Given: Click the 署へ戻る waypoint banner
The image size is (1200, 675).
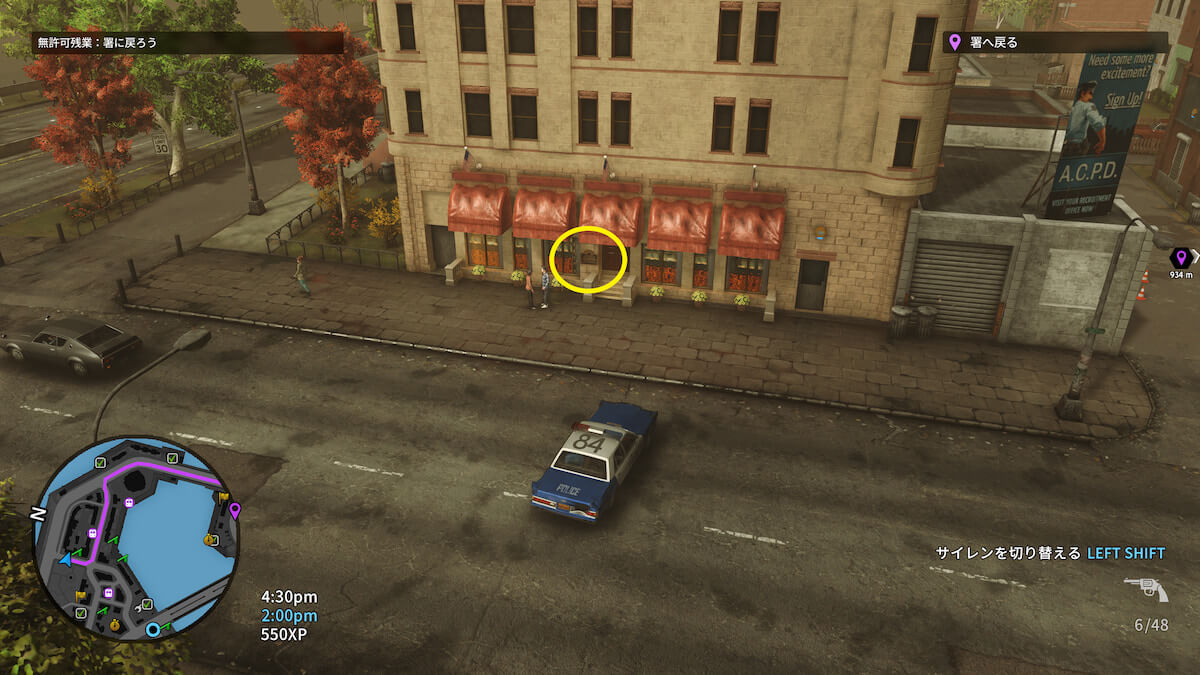Looking at the screenshot, I should click(x=1055, y=42).
